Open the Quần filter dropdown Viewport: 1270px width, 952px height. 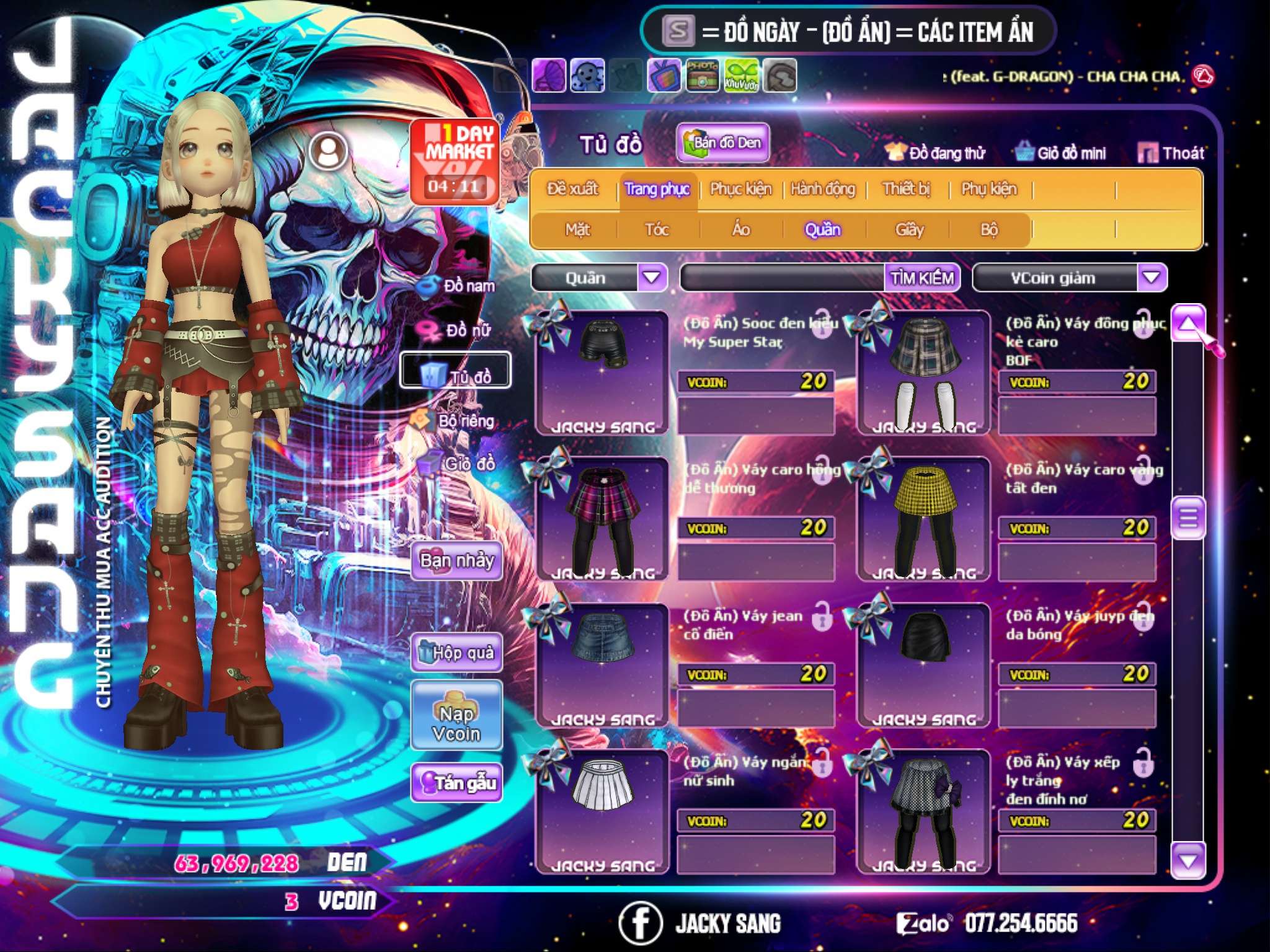(652, 278)
